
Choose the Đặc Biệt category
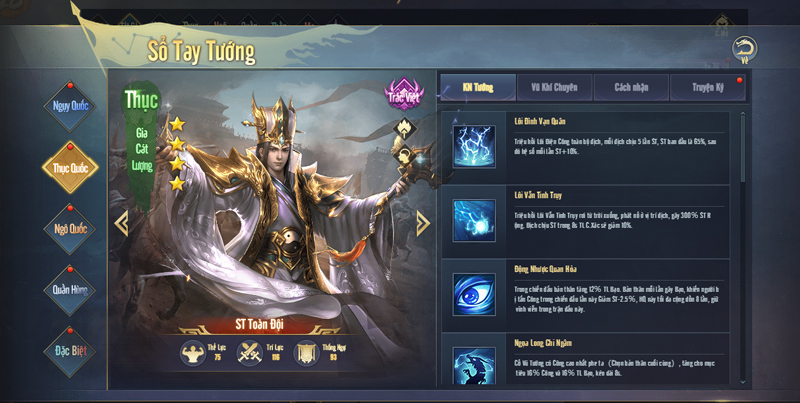70,350
